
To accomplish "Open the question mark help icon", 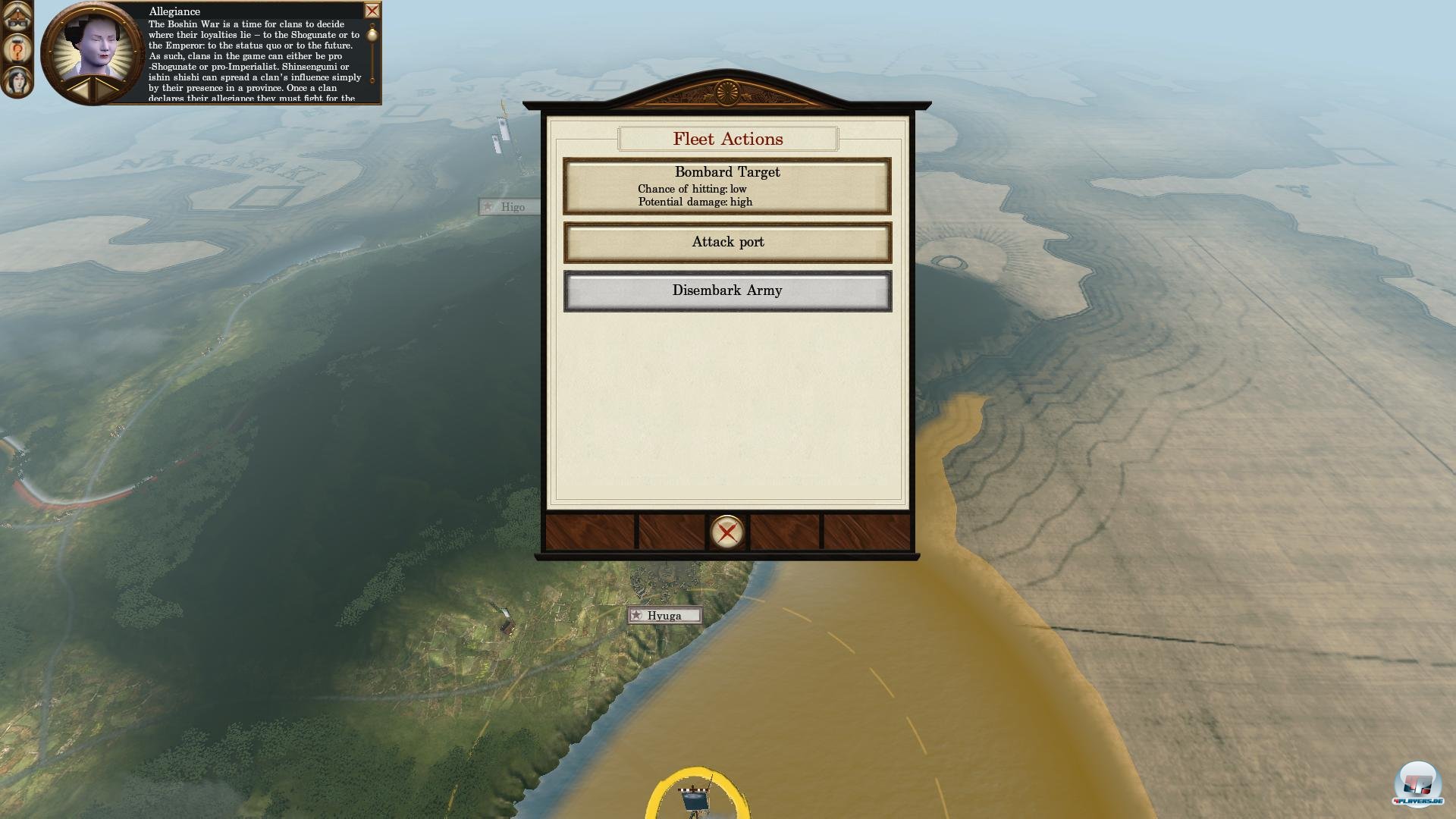I will coord(16,50).
